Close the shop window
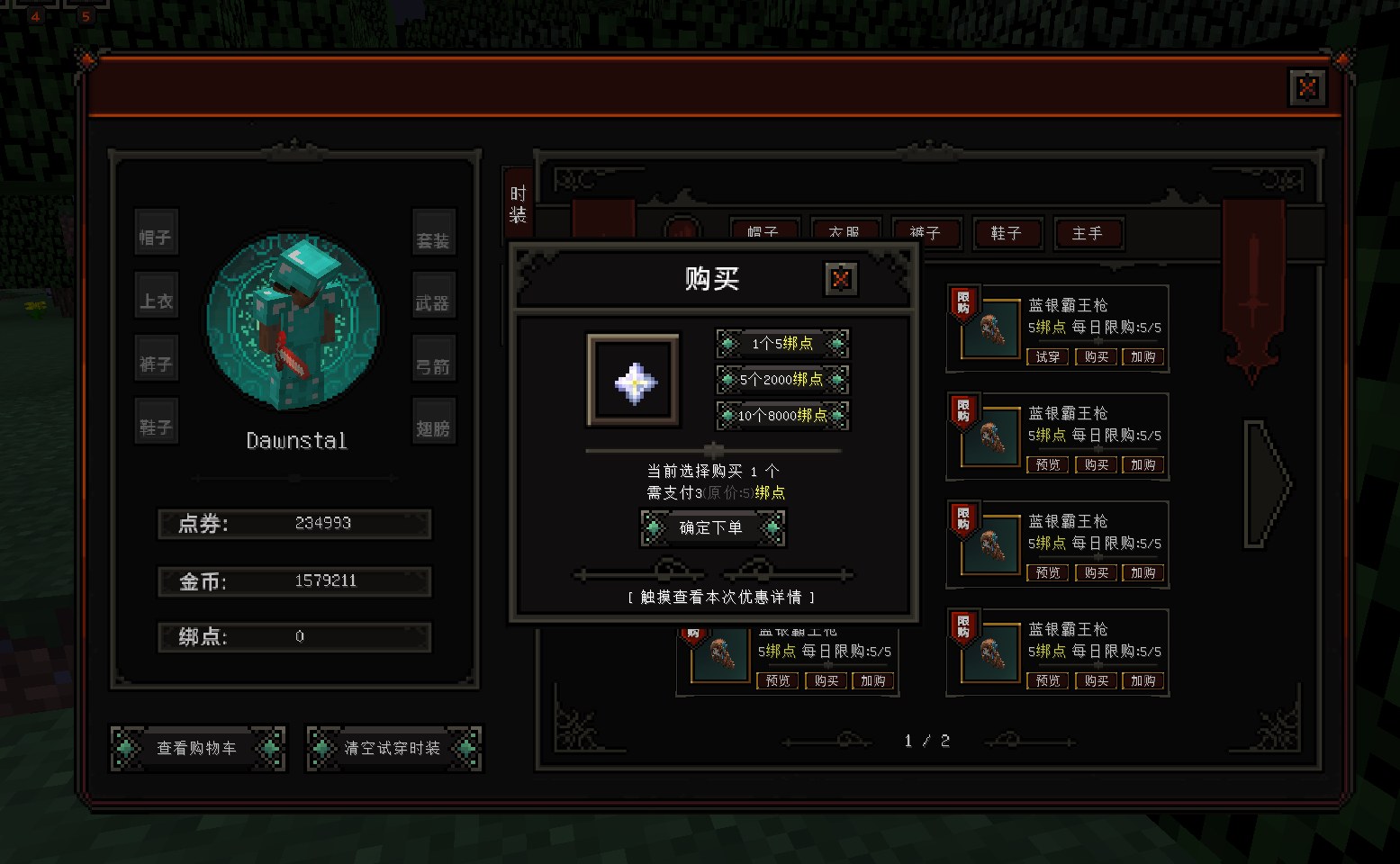Image resolution: width=1400 pixels, height=864 pixels. tap(1307, 88)
